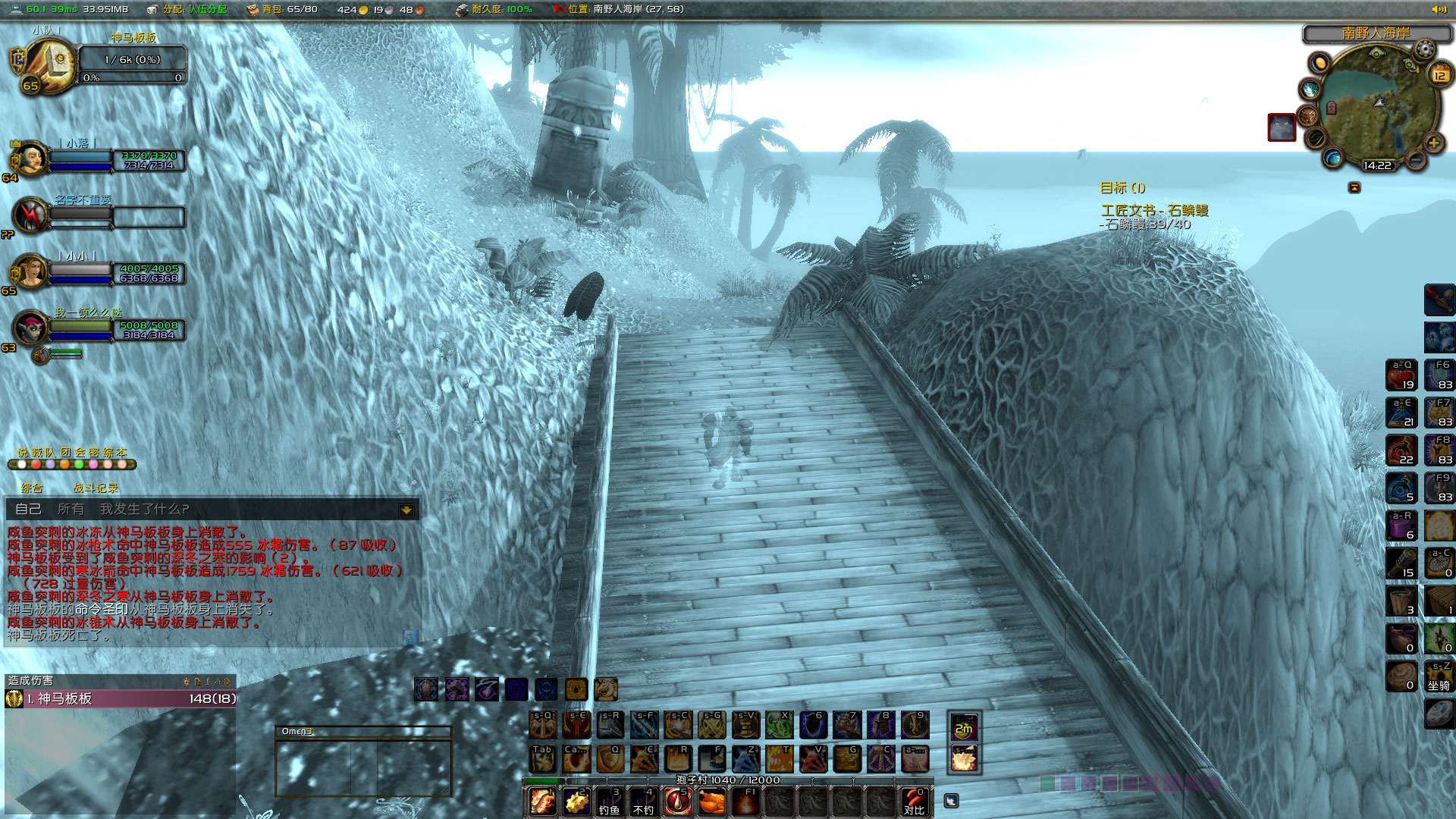Toggle the 自己 chat filter
The height and width of the screenshot is (819, 1456).
(x=30, y=510)
